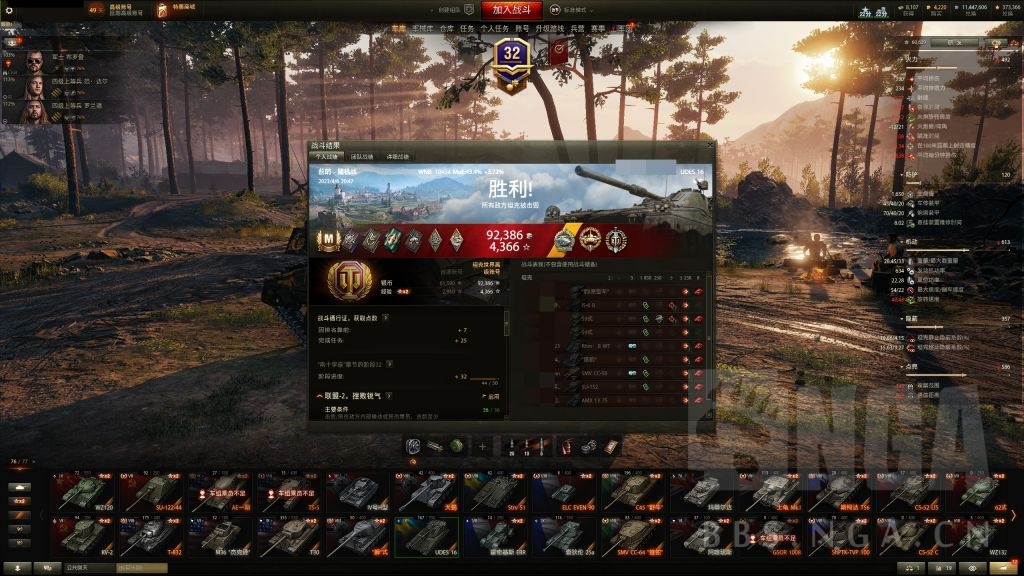This screenshot has height=576, width=1024.
Task: Select the SU-122-44 tank in the carousel
Action: pos(154,492)
